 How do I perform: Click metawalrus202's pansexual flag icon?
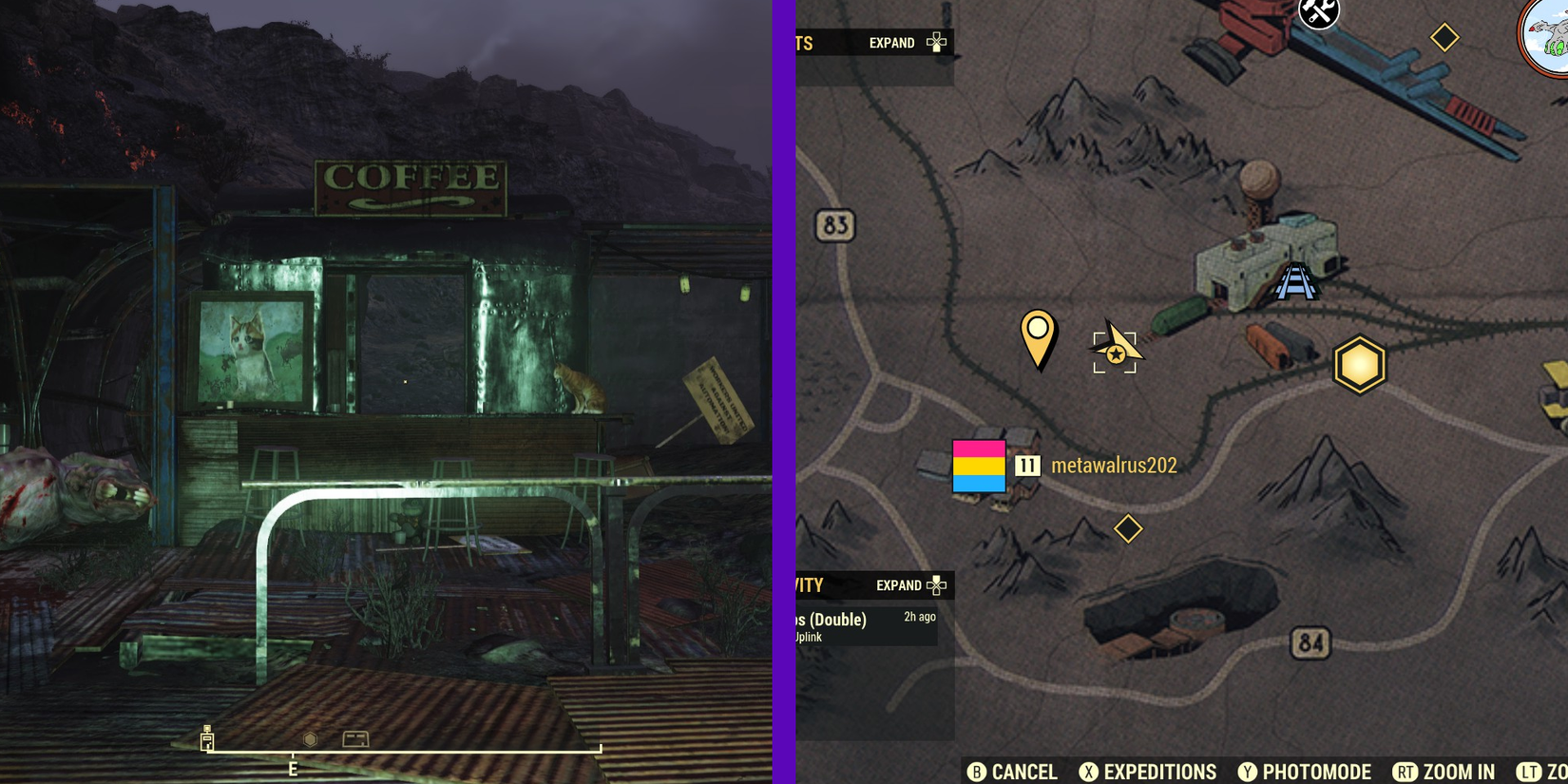979,466
